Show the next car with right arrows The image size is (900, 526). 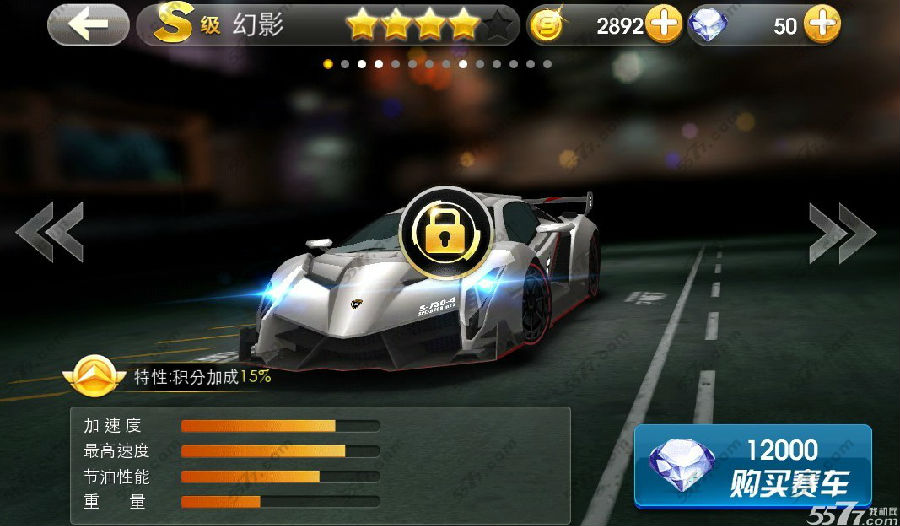pos(842,232)
